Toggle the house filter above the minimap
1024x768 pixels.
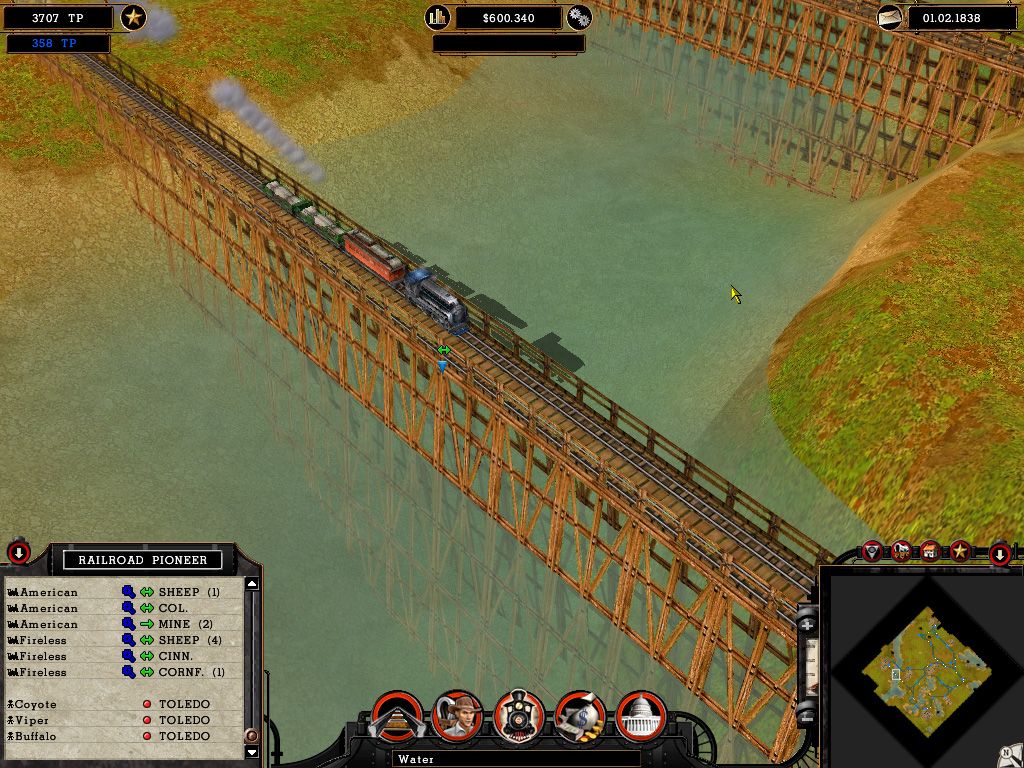click(931, 551)
